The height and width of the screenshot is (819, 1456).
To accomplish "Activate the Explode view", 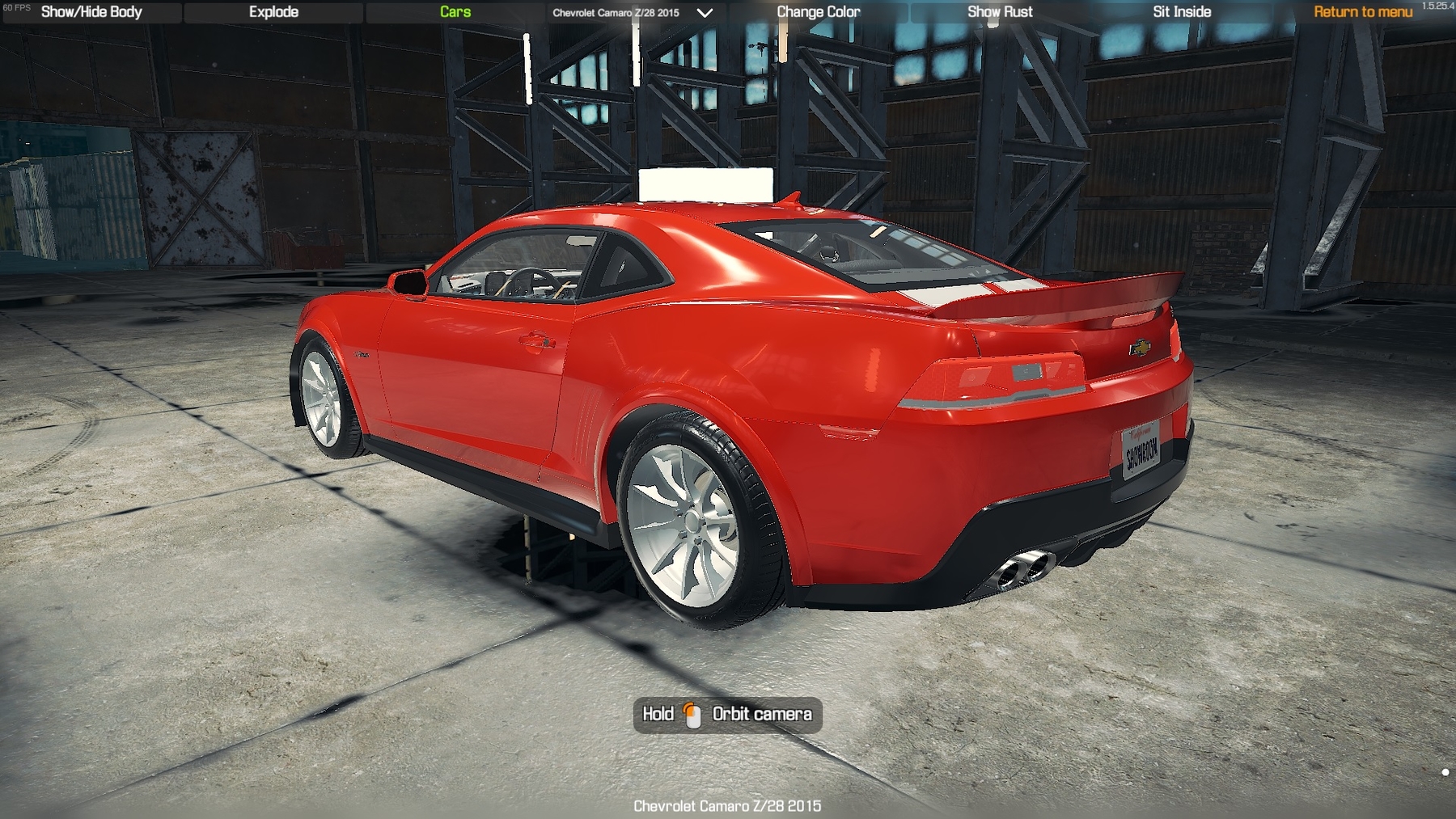I will [273, 12].
